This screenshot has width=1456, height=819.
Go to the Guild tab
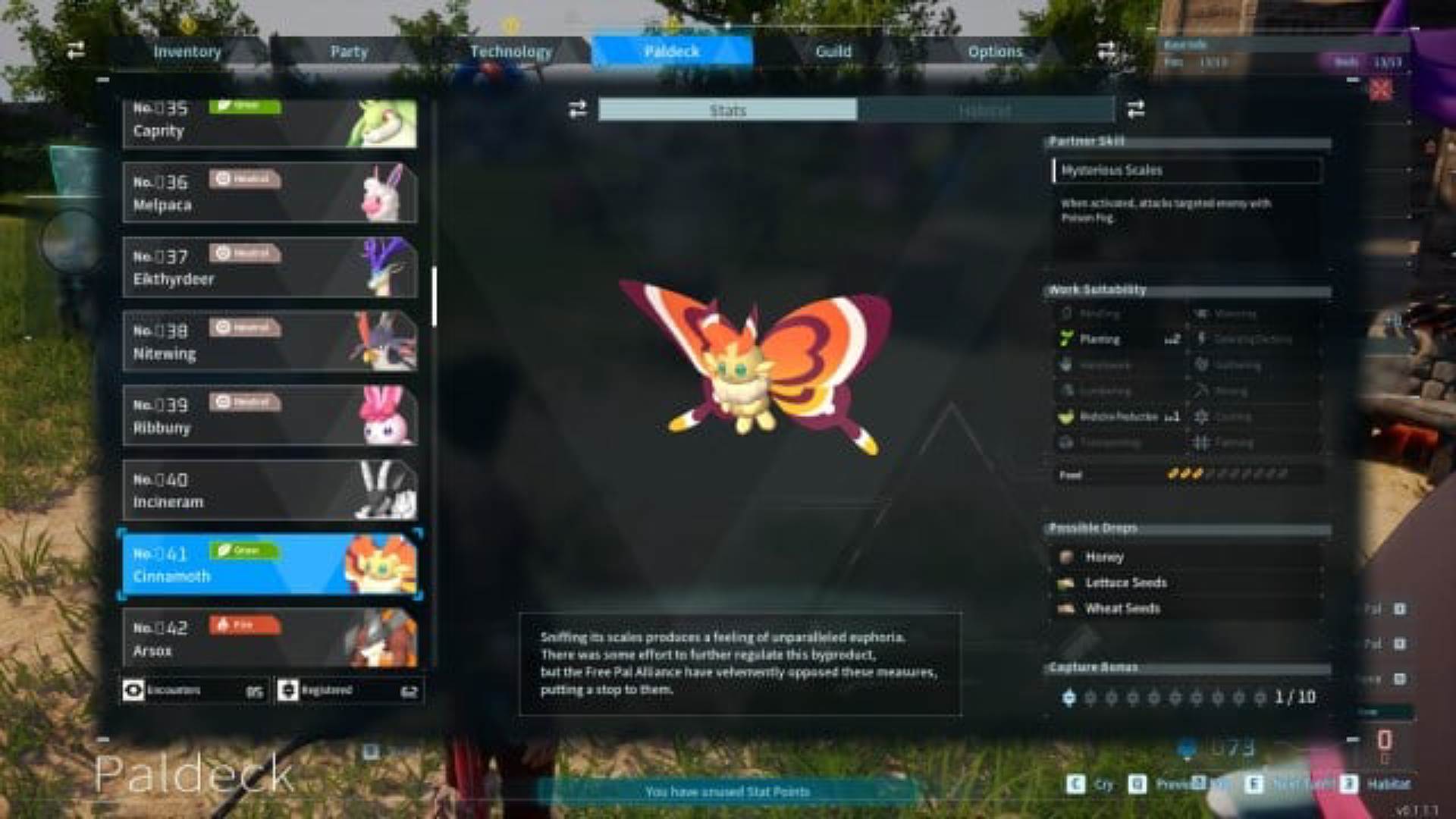click(x=833, y=52)
